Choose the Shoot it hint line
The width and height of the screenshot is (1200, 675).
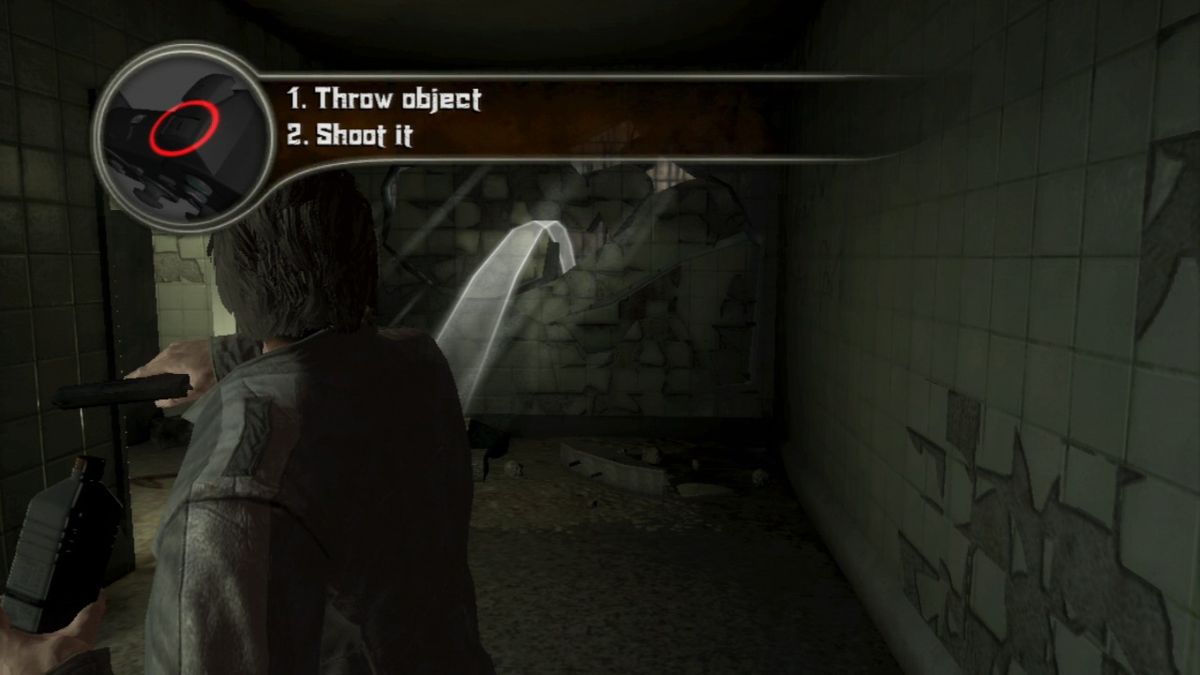[350, 135]
